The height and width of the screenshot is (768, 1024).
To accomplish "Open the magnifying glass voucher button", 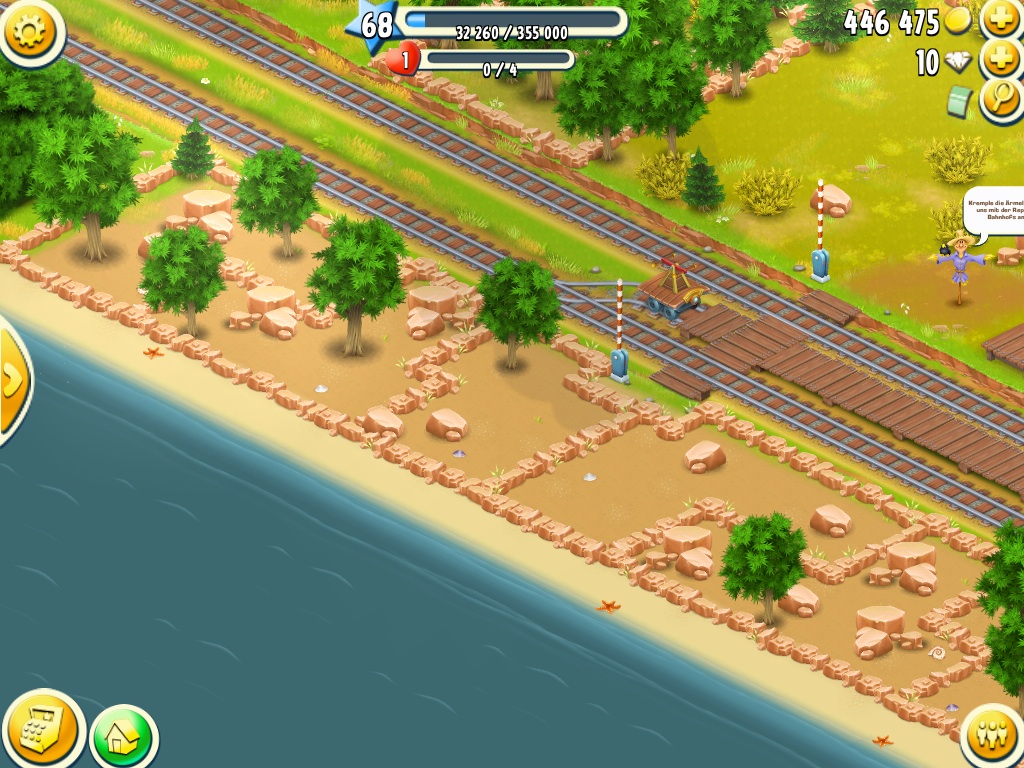I will pyautogui.click(x=1001, y=100).
